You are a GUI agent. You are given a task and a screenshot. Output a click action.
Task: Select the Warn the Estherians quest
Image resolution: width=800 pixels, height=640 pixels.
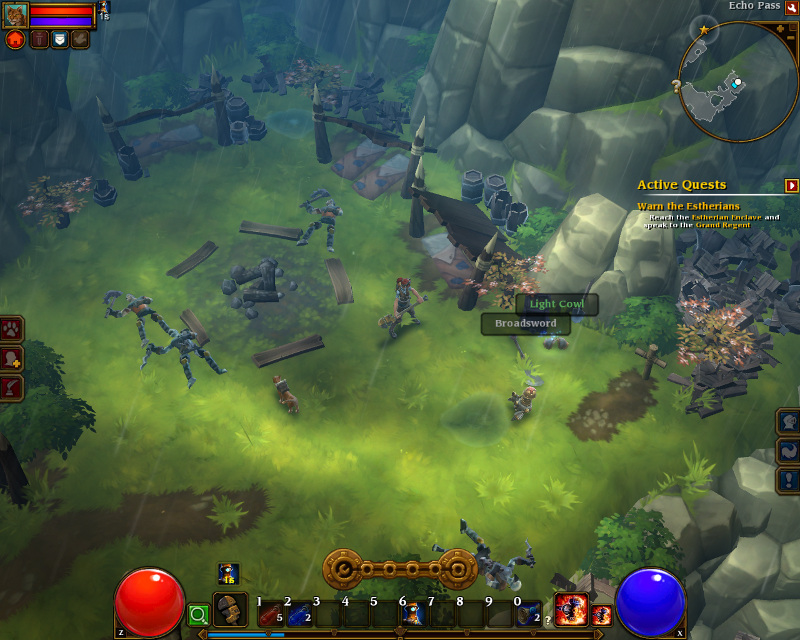[x=688, y=206]
